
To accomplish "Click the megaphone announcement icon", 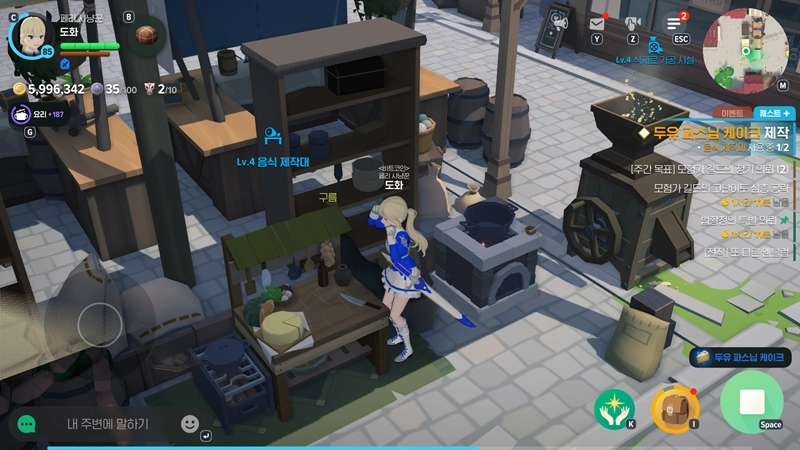I will [560, 22].
